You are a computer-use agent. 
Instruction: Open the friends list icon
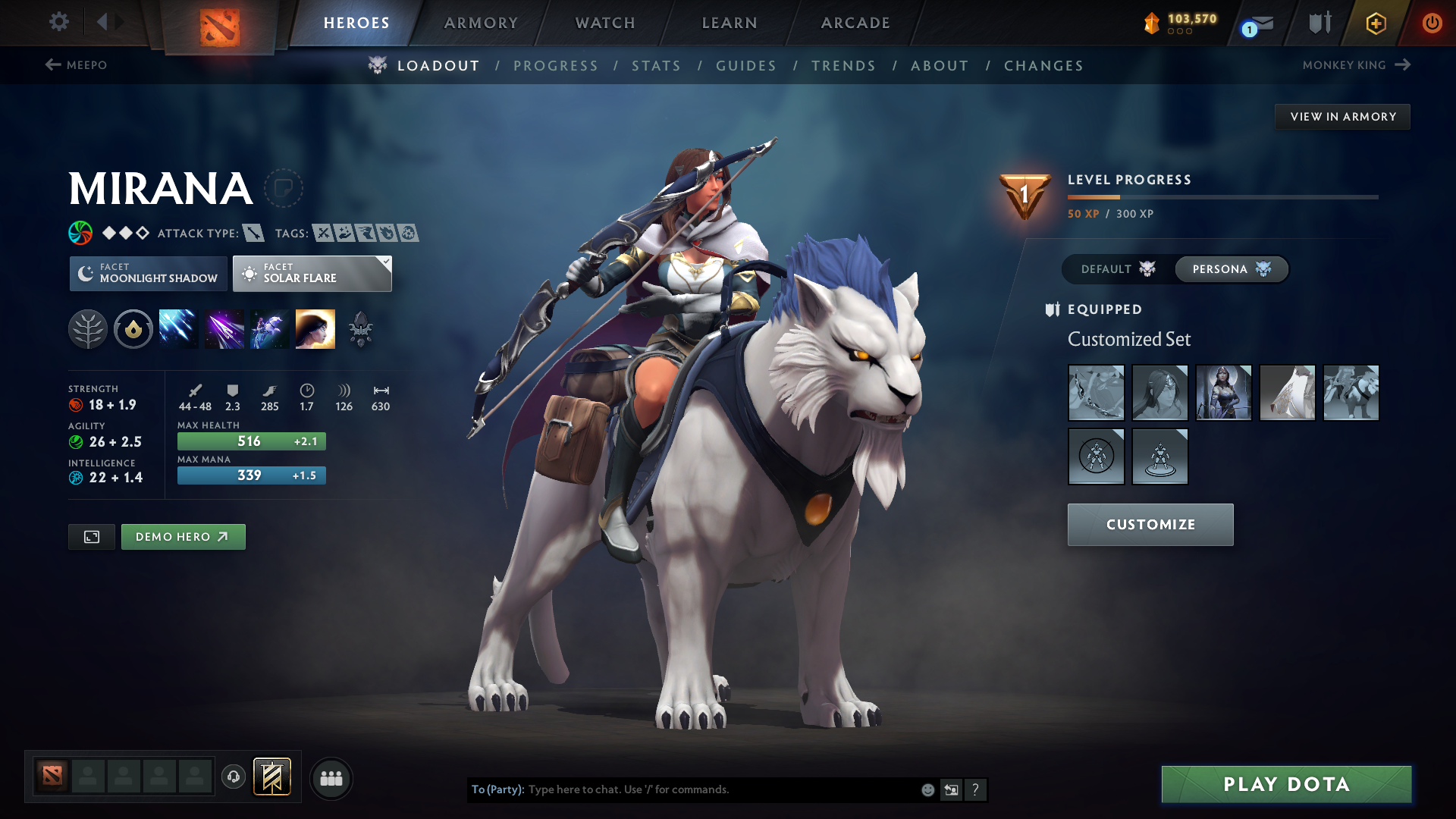point(331,778)
